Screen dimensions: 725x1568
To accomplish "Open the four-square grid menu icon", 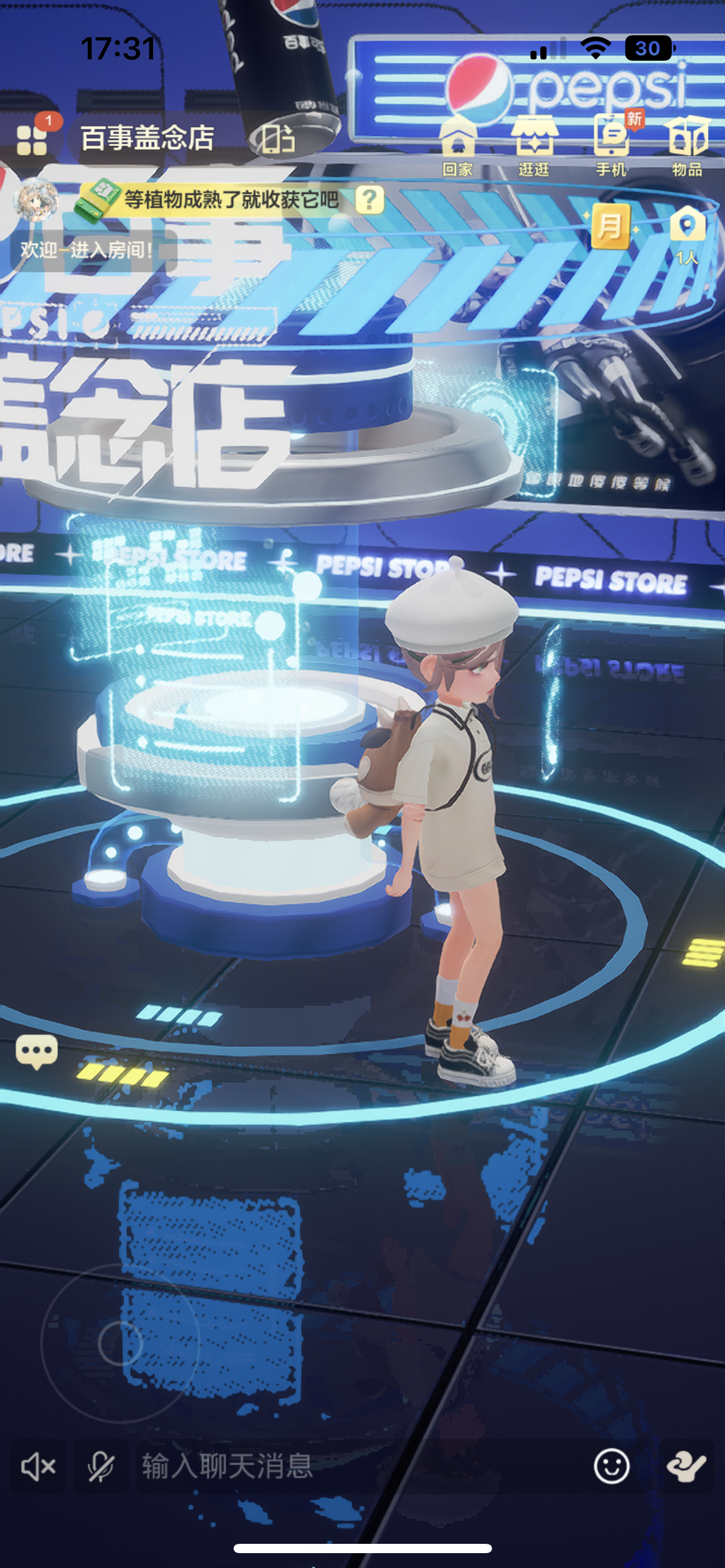I will click(x=32, y=139).
